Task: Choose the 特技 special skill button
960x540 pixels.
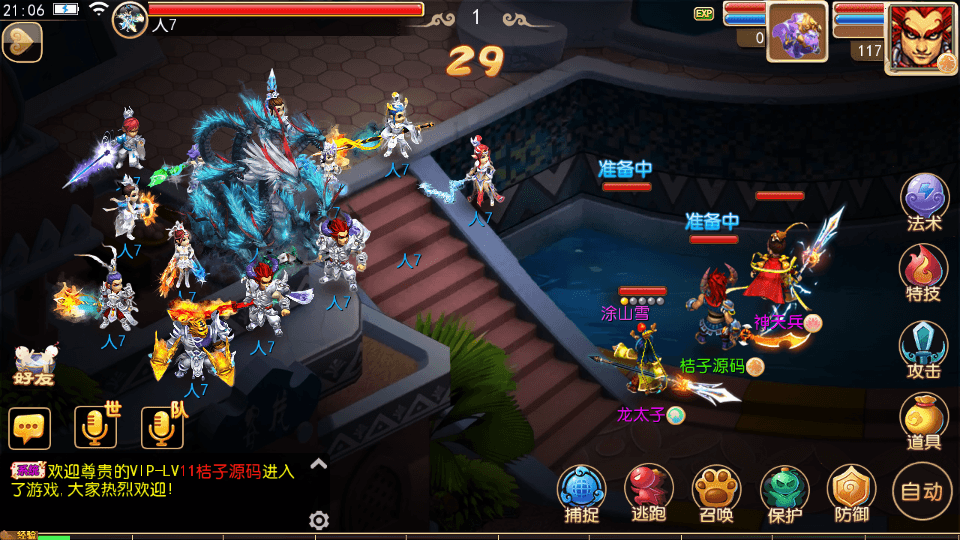Action: coord(924,273)
